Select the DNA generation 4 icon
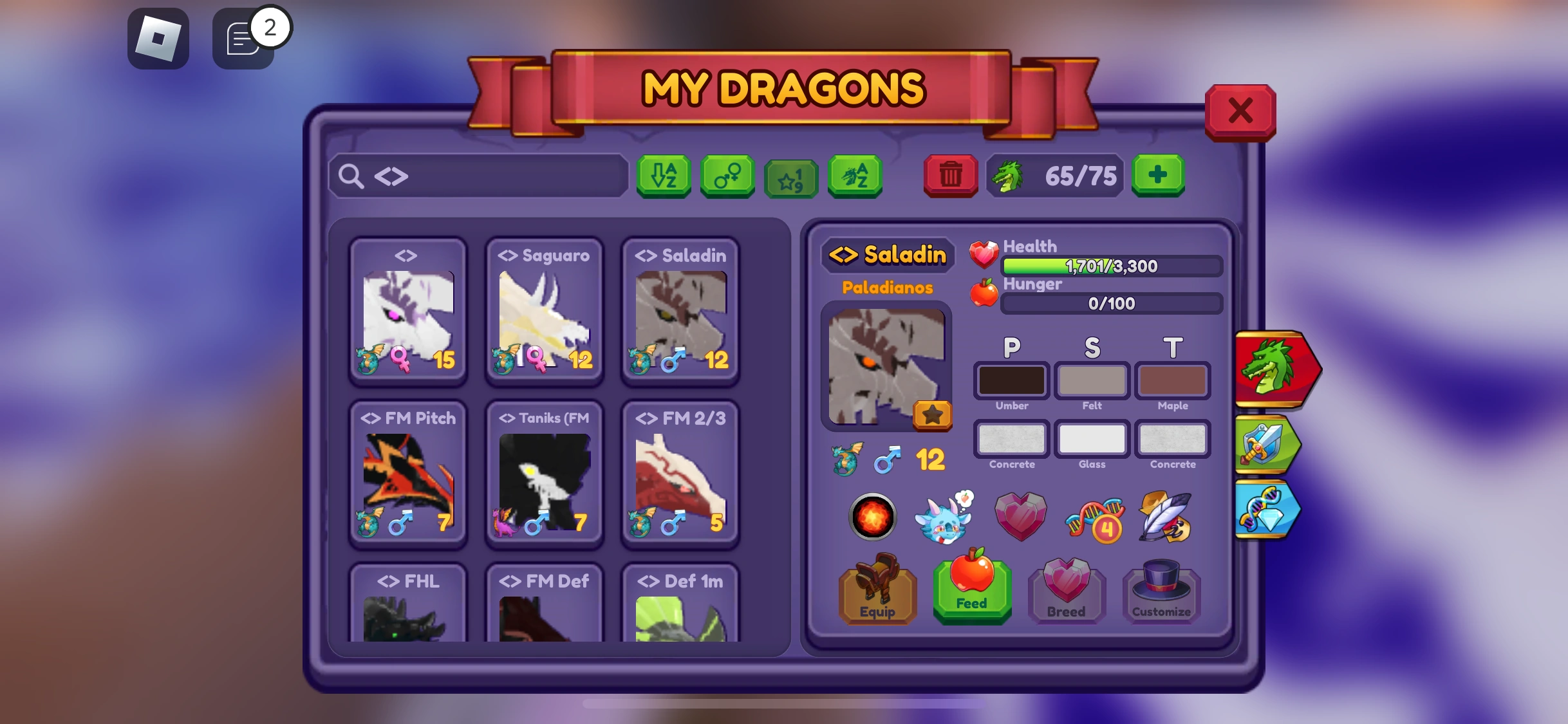 coord(1094,518)
